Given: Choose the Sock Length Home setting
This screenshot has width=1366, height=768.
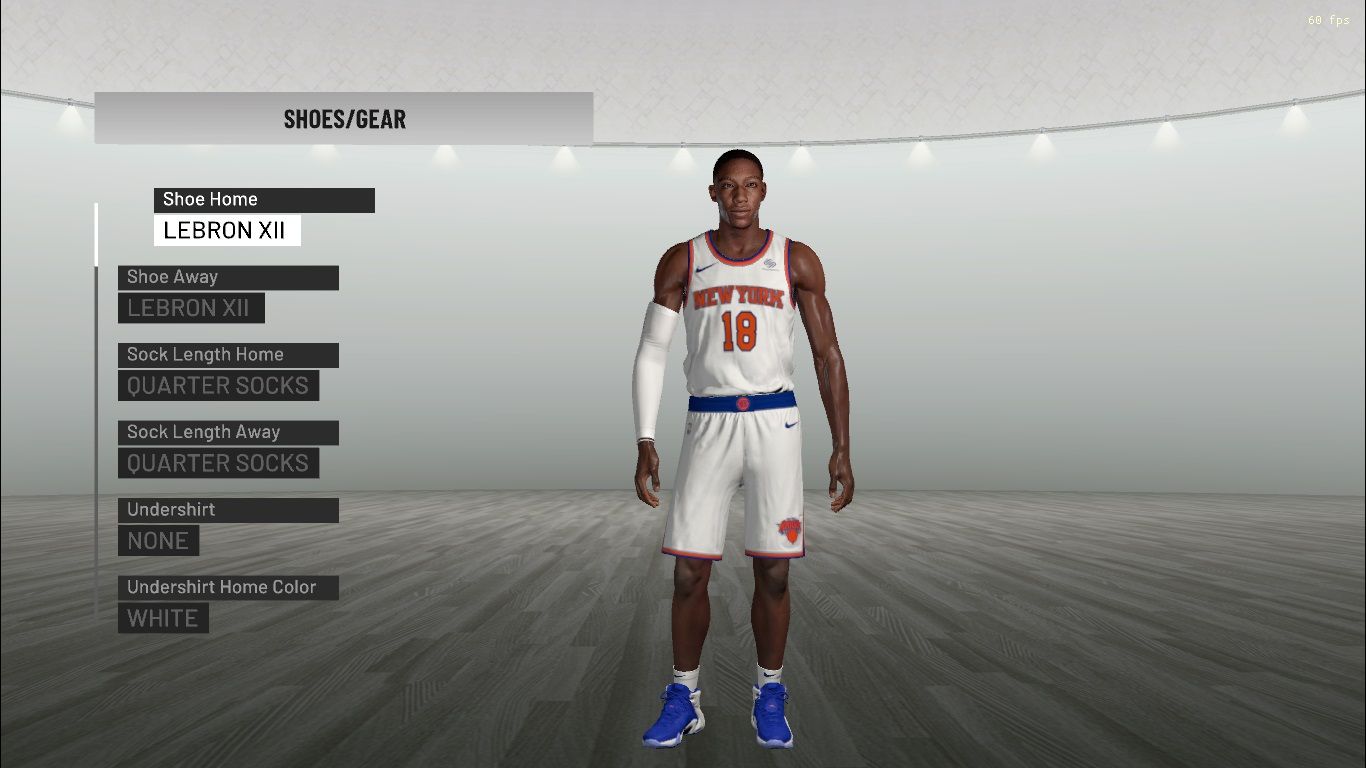Looking at the screenshot, I should tap(228, 355).
